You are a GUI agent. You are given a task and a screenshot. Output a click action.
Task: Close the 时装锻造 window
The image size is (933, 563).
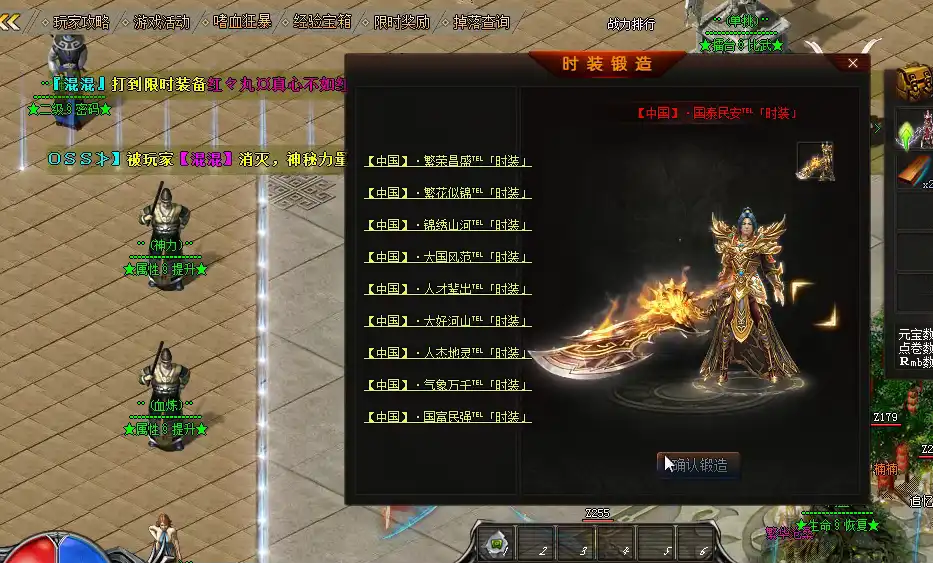853,63
